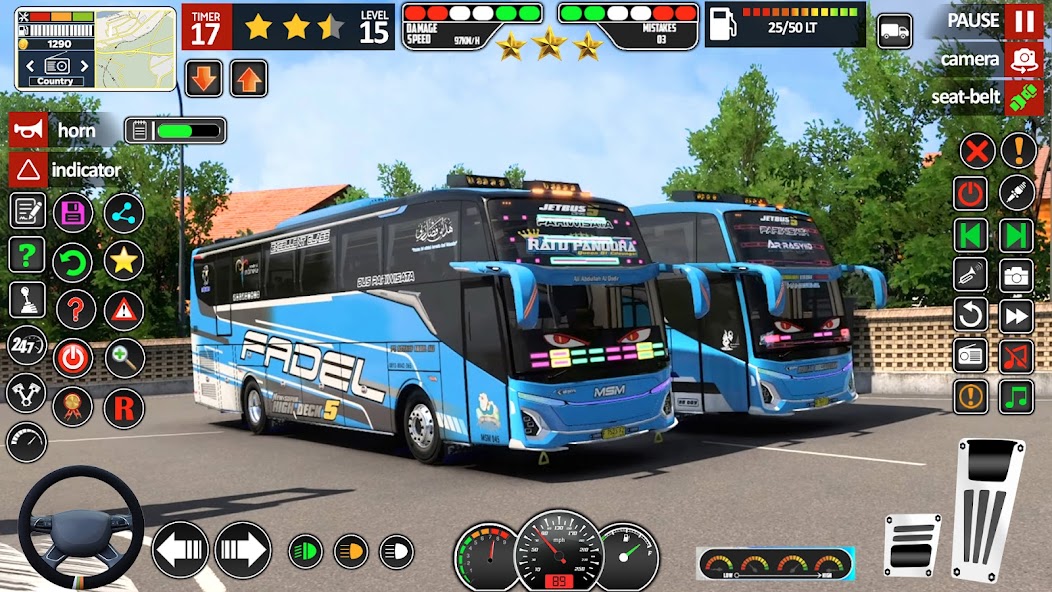
Task: Toggle the green headlight icon
Action: coord(305,550)
